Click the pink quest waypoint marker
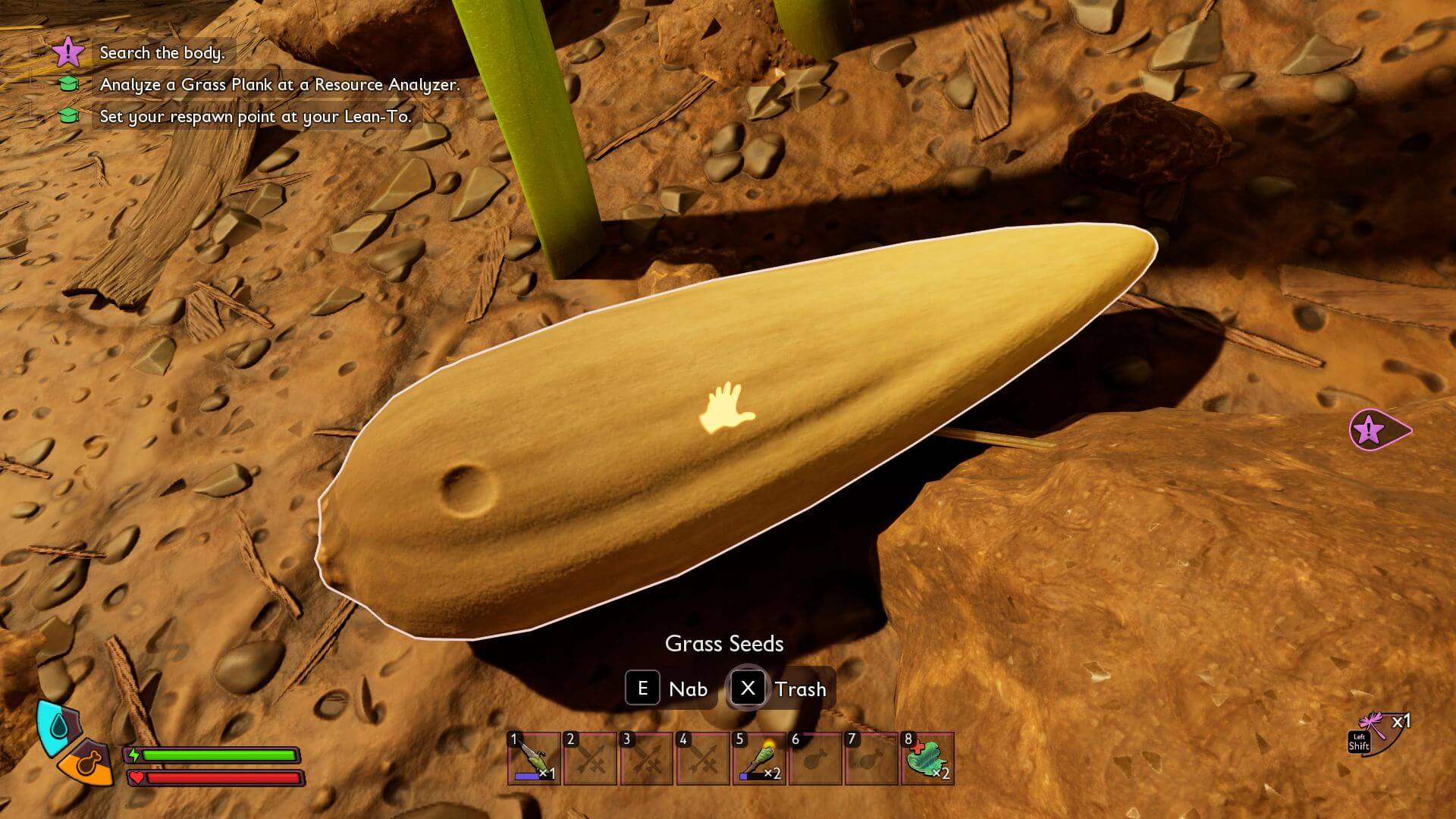 [1374, 431]
